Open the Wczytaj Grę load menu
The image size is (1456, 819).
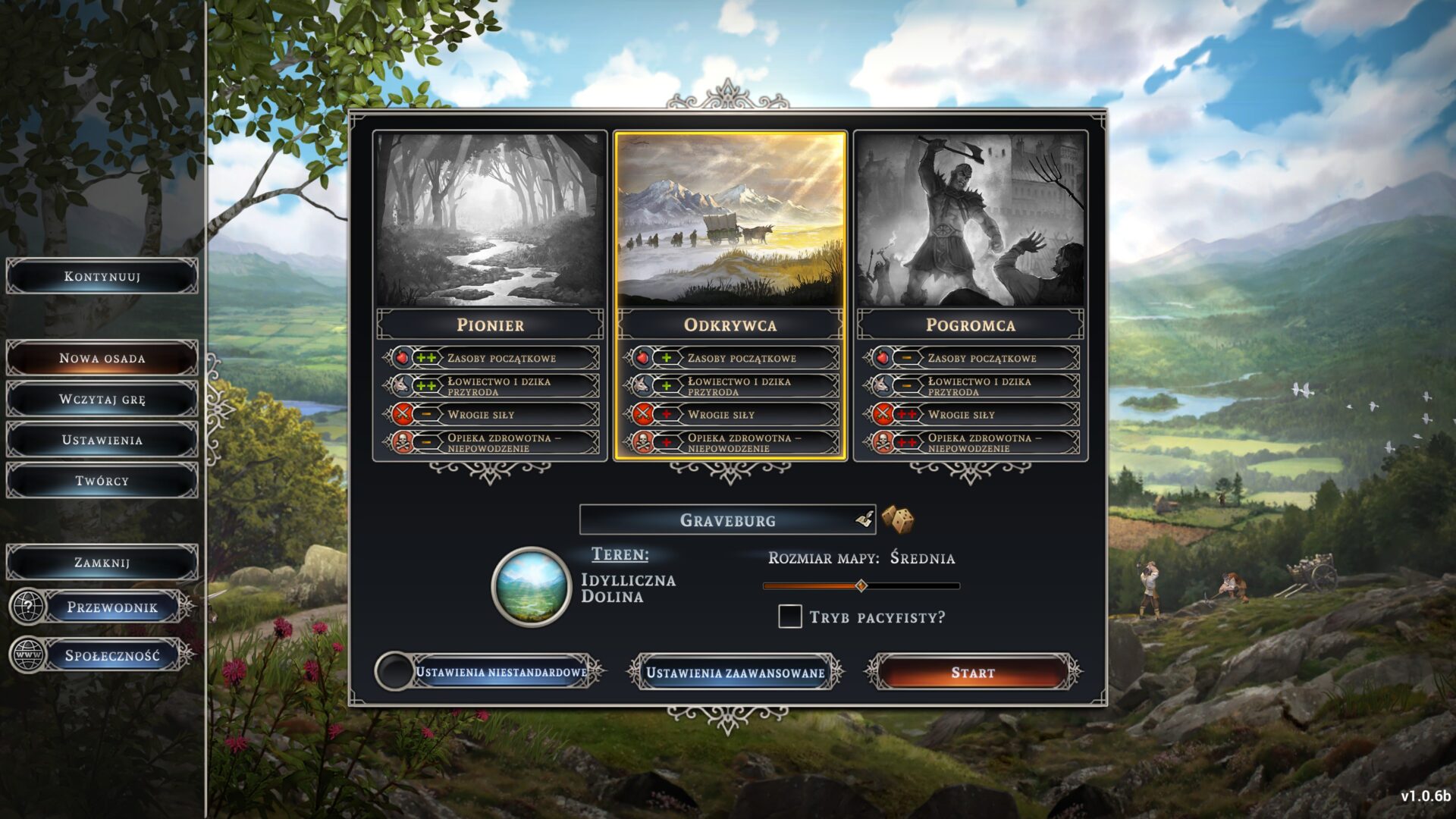[x=102, y=399]
